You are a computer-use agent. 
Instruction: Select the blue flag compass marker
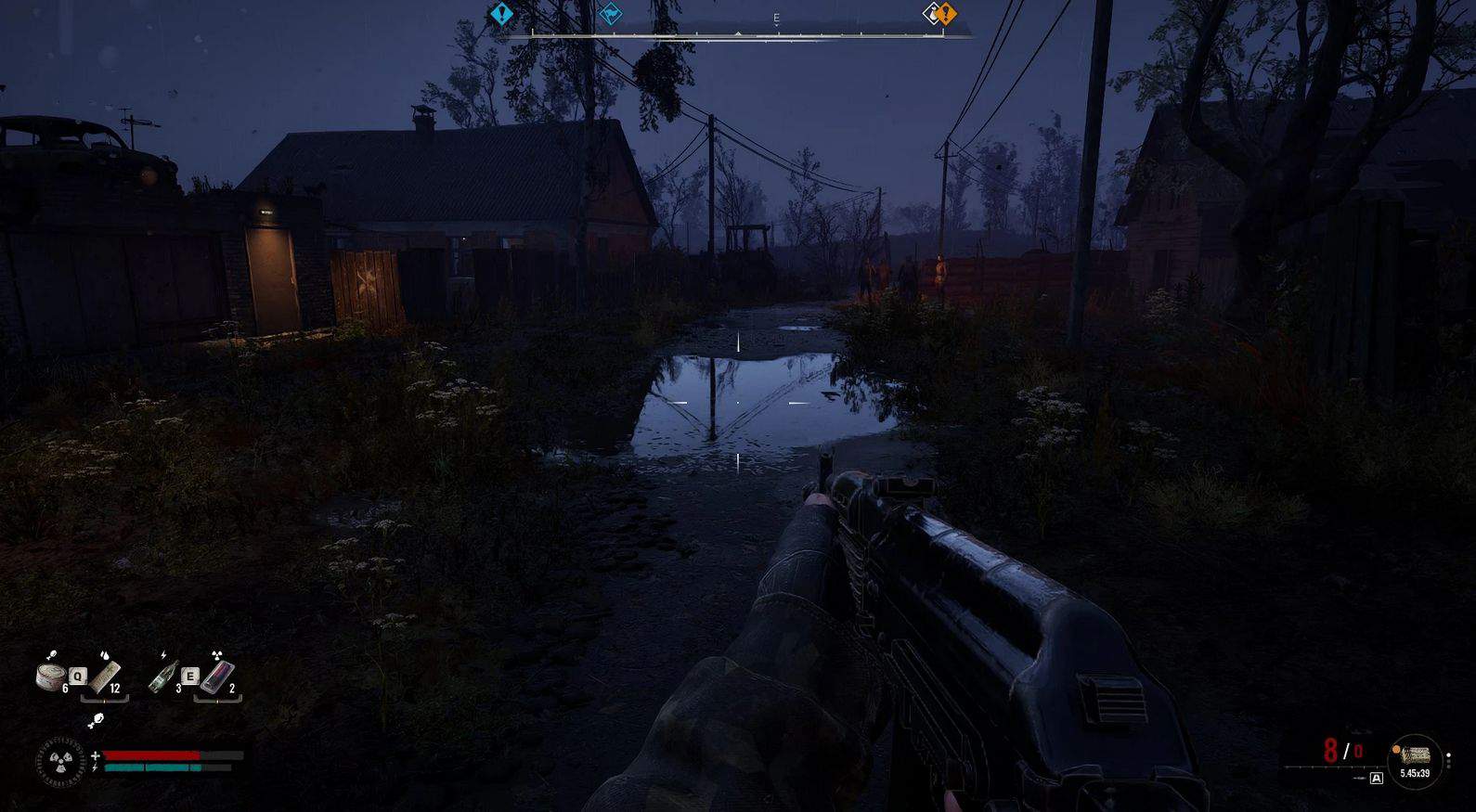pyautogui.click(x=610, y=14)
